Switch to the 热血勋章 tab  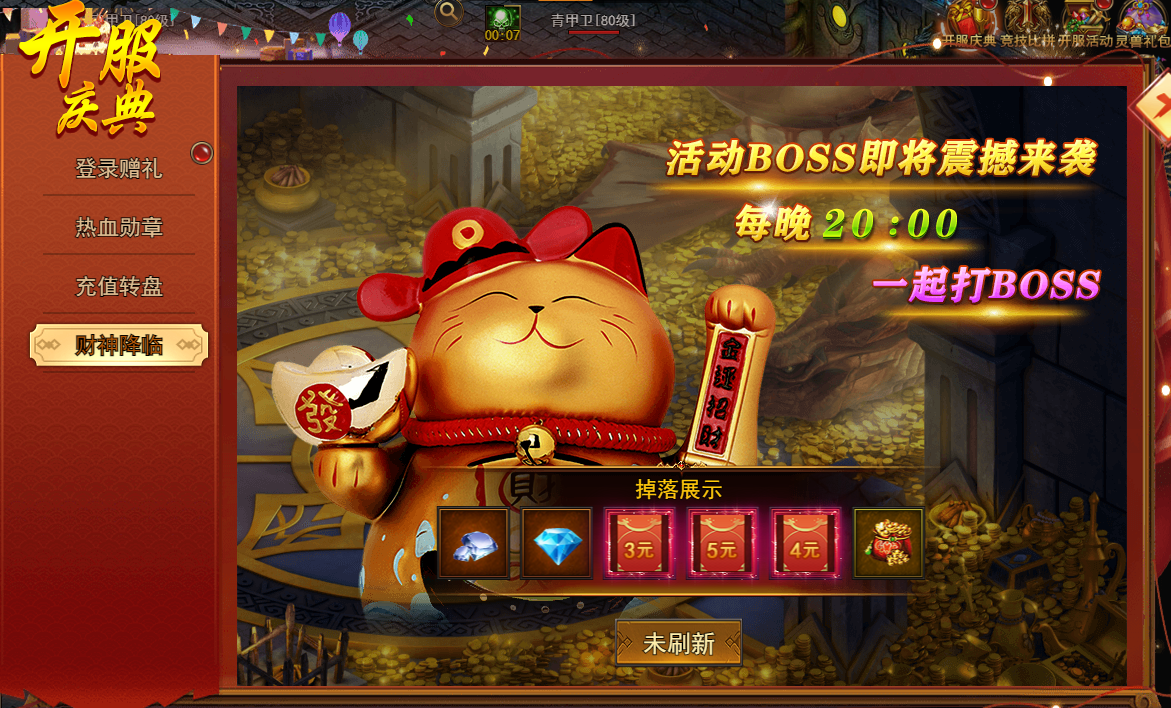point(118,227)
